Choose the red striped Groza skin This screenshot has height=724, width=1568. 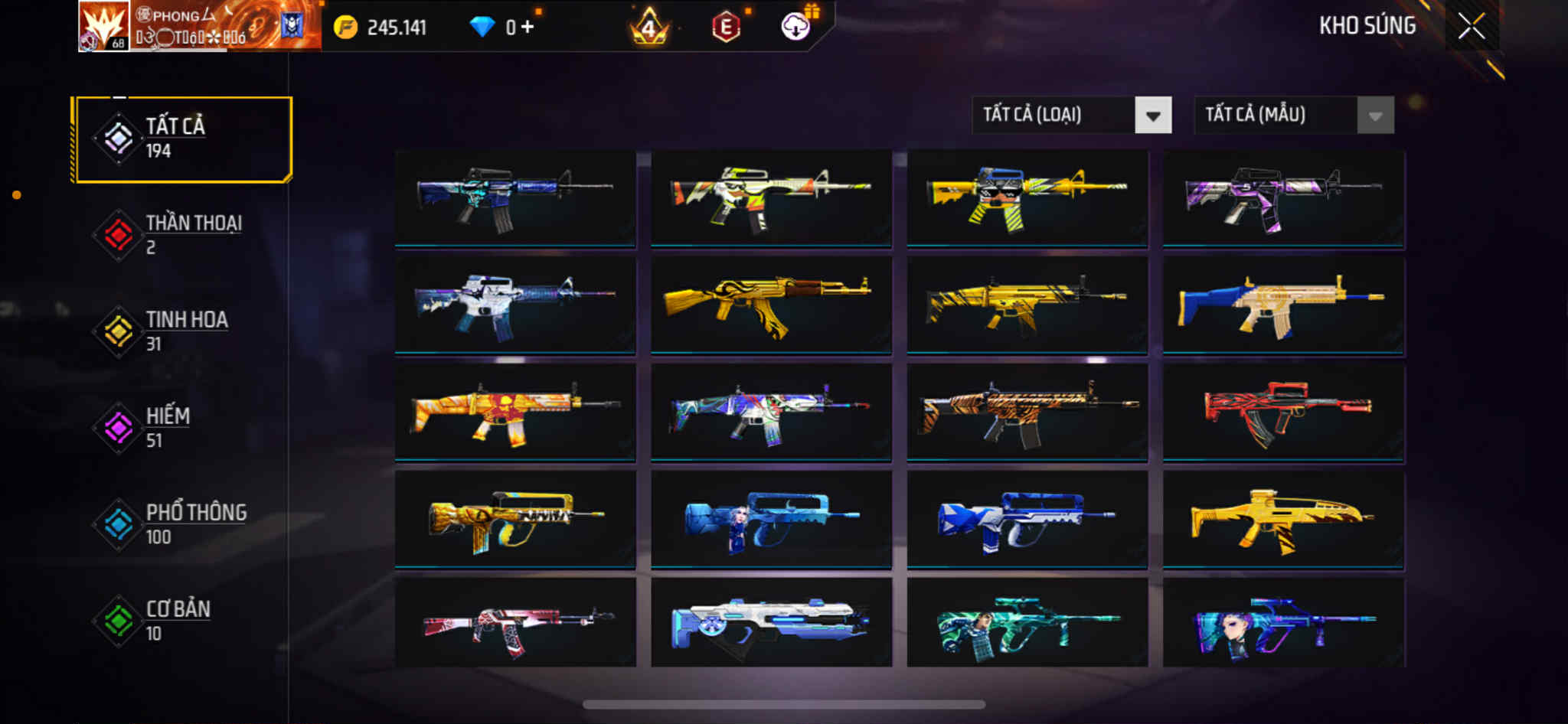coord(1283,412)
